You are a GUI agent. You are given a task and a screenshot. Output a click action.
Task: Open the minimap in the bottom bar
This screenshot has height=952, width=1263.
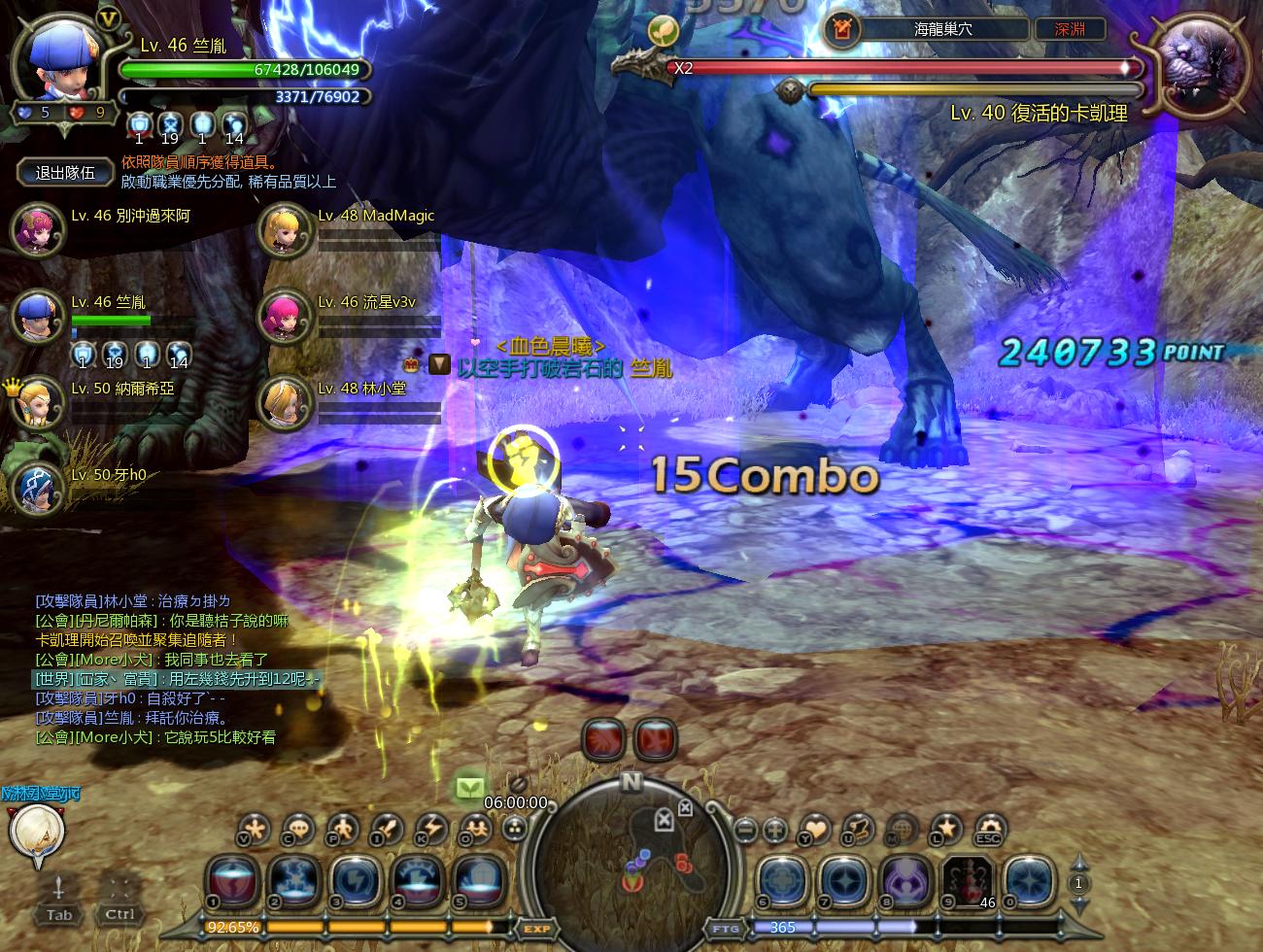click(631, 855)
